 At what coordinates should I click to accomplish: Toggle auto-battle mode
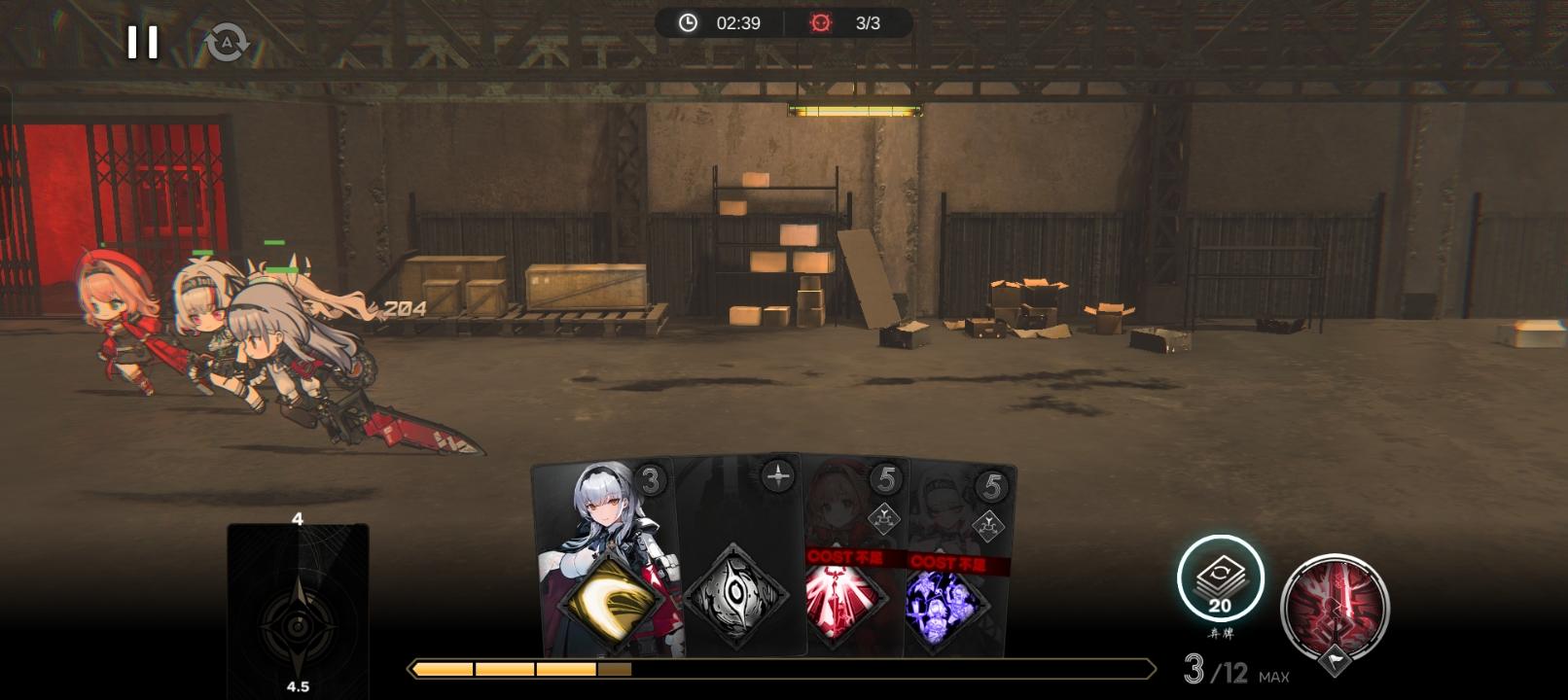(226, 41)
